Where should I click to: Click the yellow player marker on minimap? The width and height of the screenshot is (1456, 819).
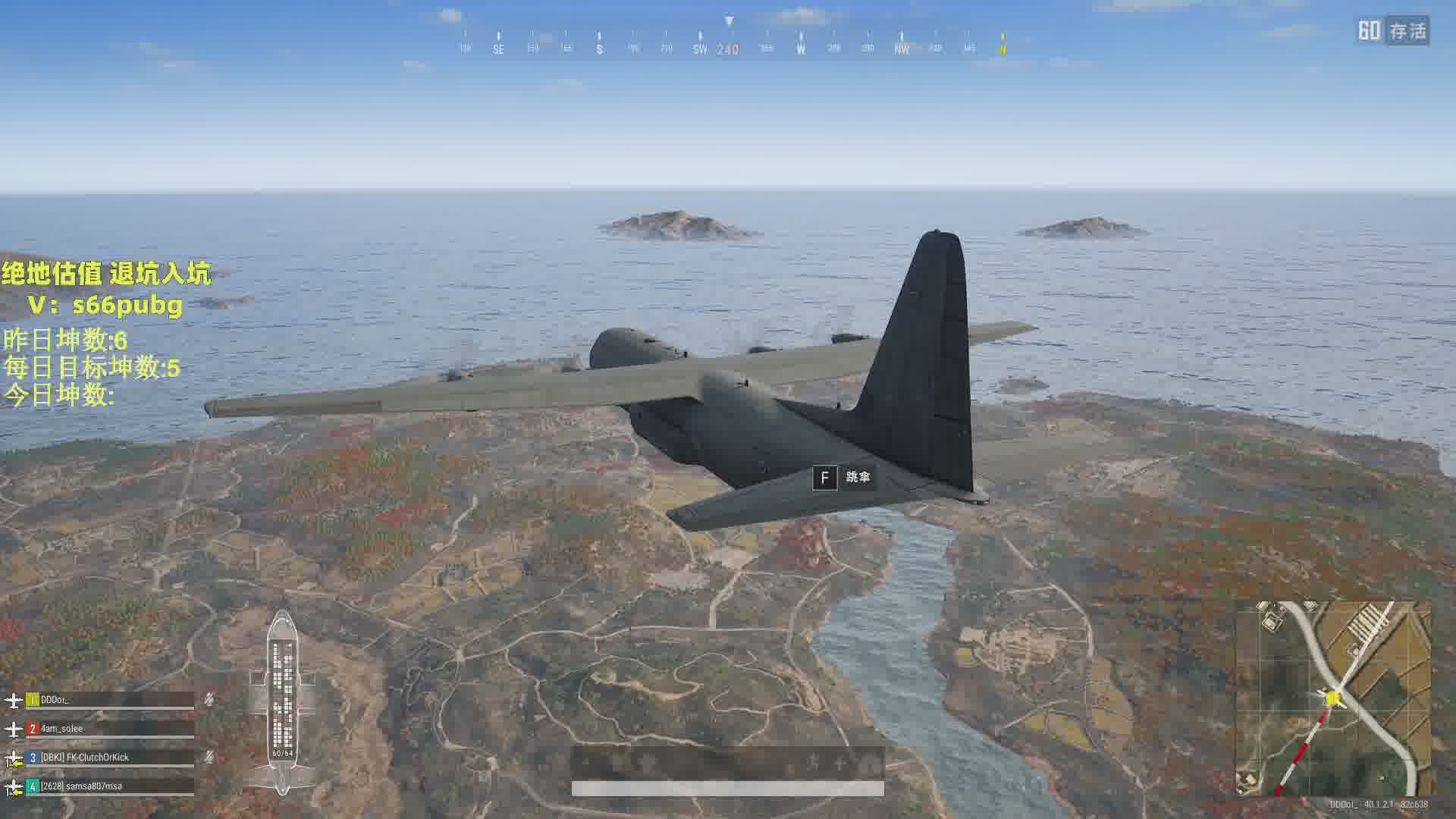(1333, 698)
